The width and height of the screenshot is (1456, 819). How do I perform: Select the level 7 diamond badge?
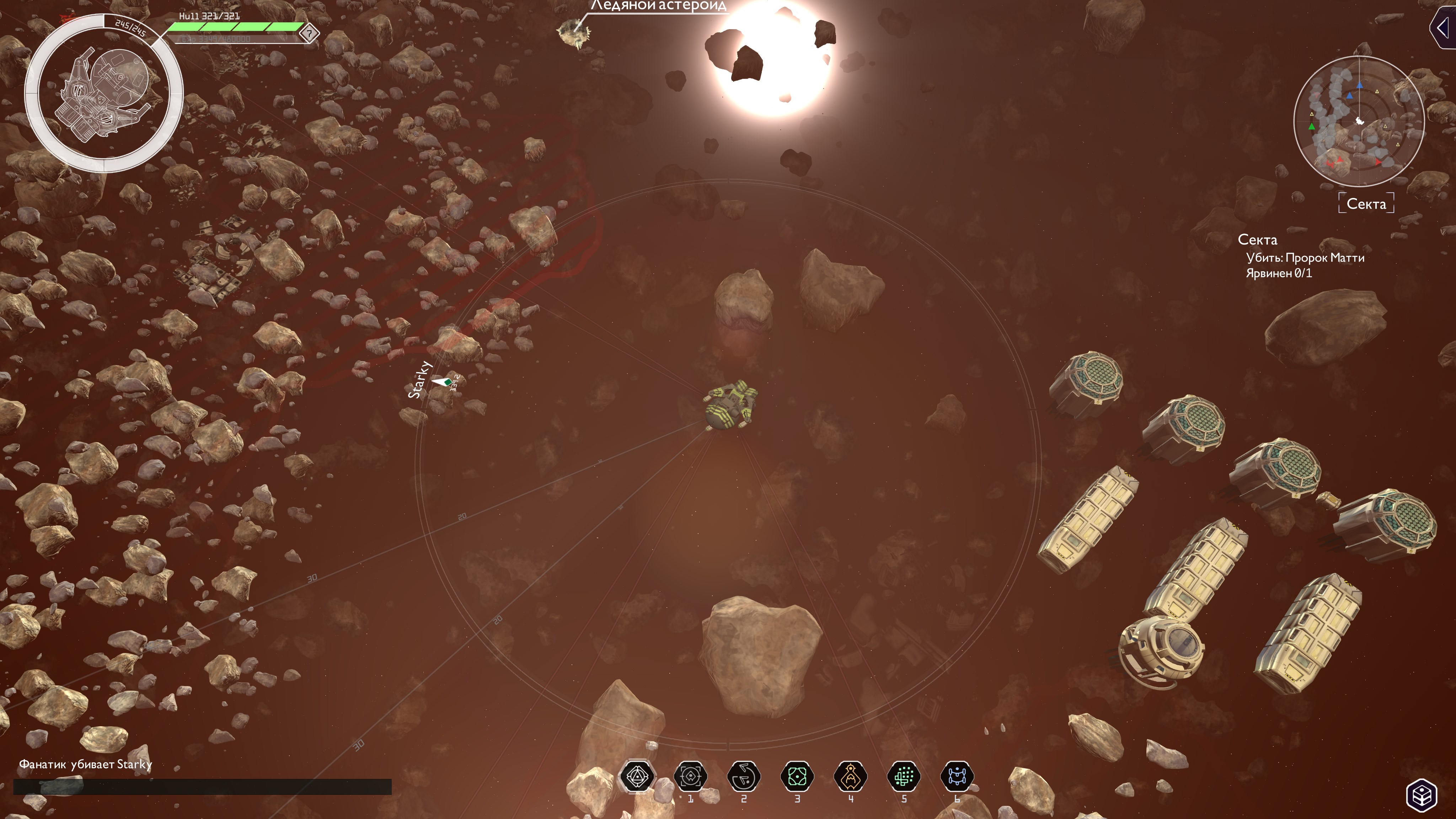(x=309, y=33)
